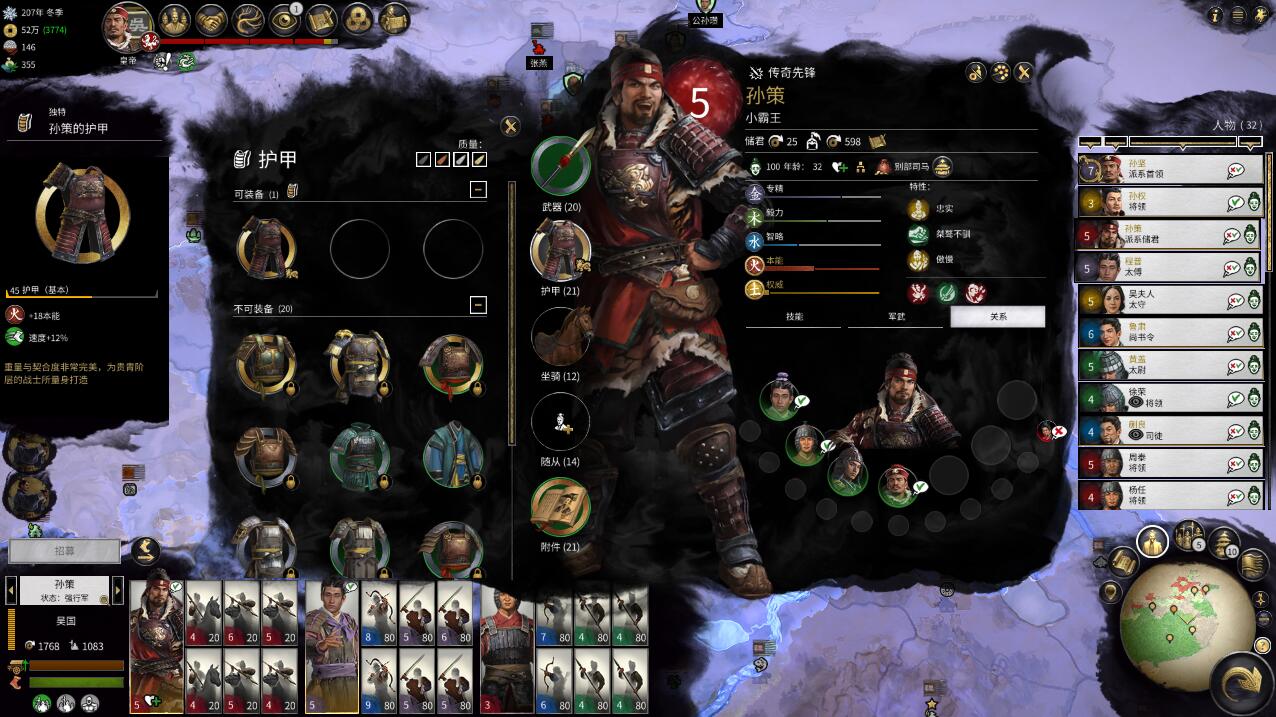The height and width of the screenshot is (717, 1276).
Task: Select Sun Ce's general card in the army bar
Action: tap(156, 640)
